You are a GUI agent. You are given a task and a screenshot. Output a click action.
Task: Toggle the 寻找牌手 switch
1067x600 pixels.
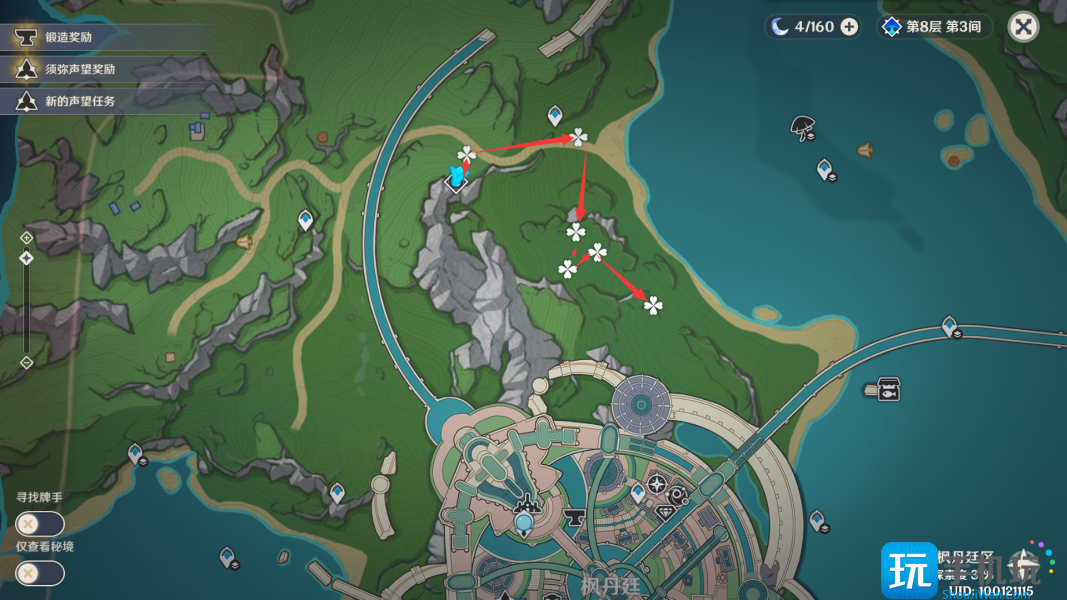40,523
